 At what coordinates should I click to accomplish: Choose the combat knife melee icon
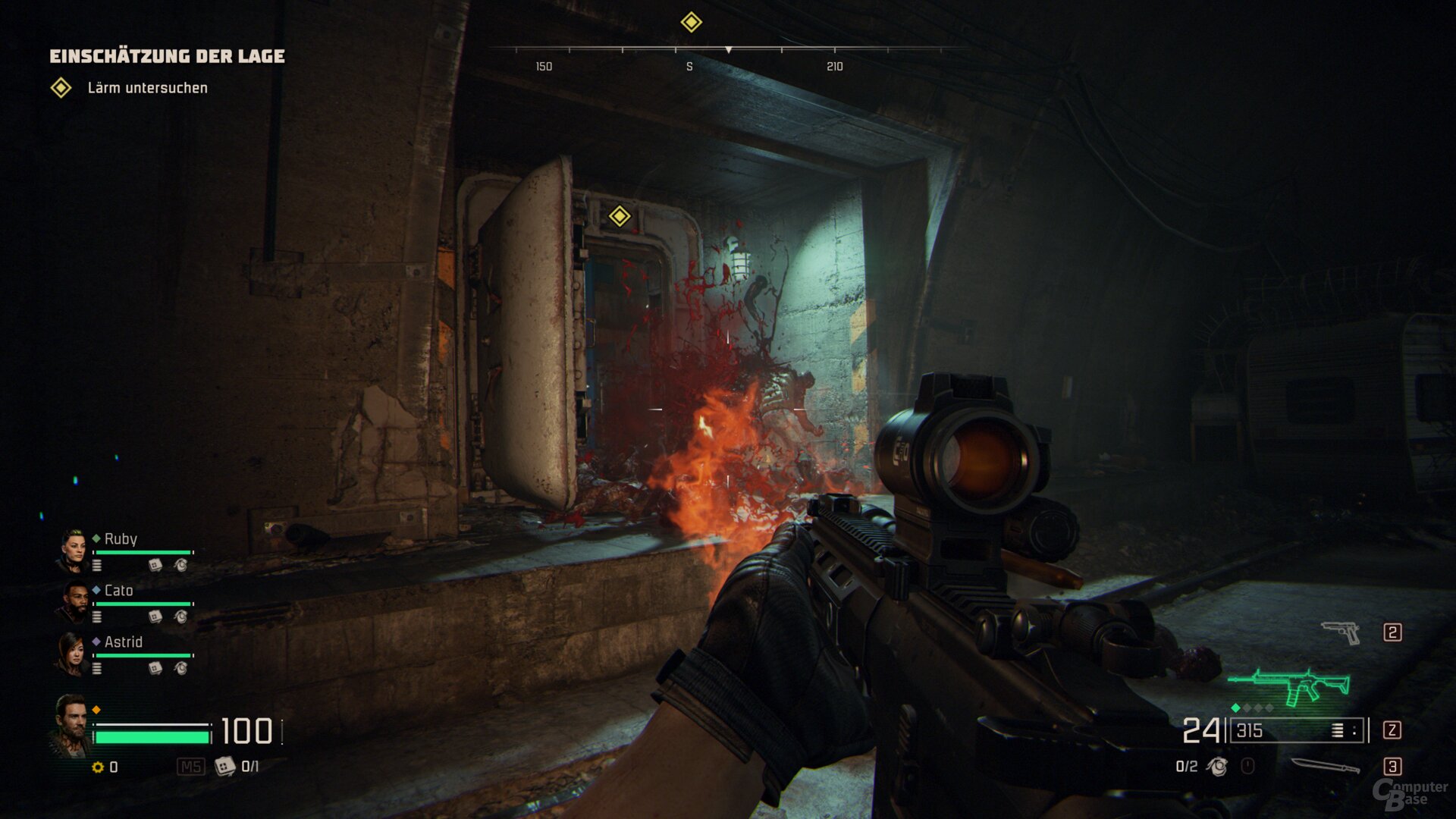1325,767
